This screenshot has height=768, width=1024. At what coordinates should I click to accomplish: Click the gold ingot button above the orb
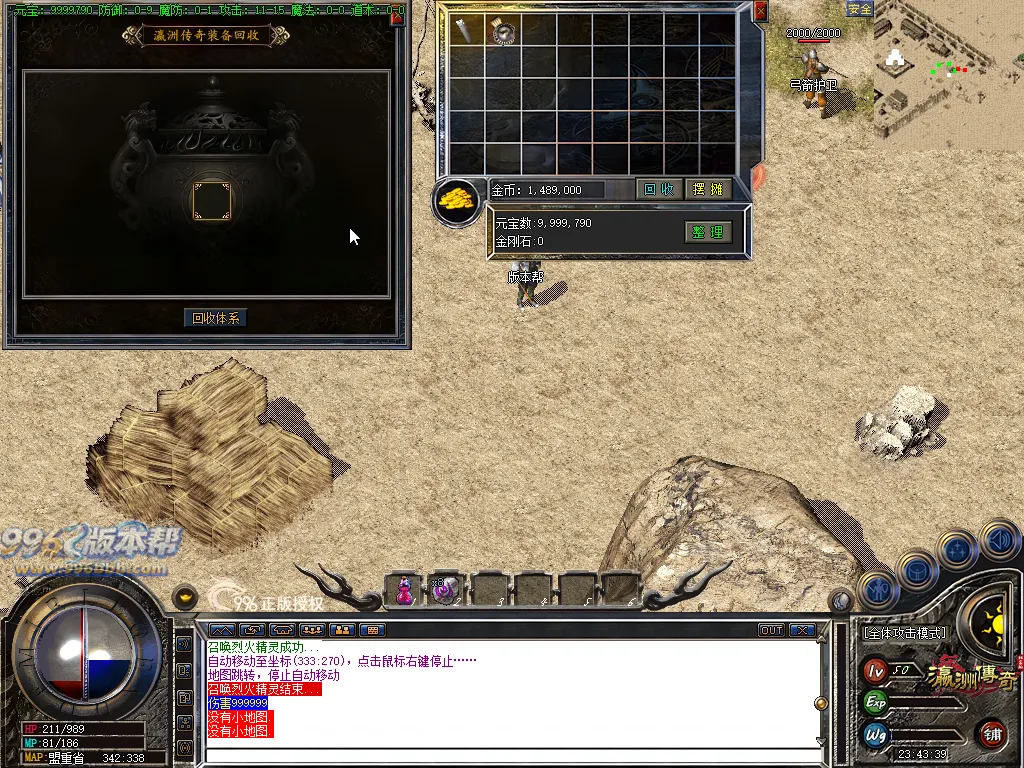coord(185,597)
